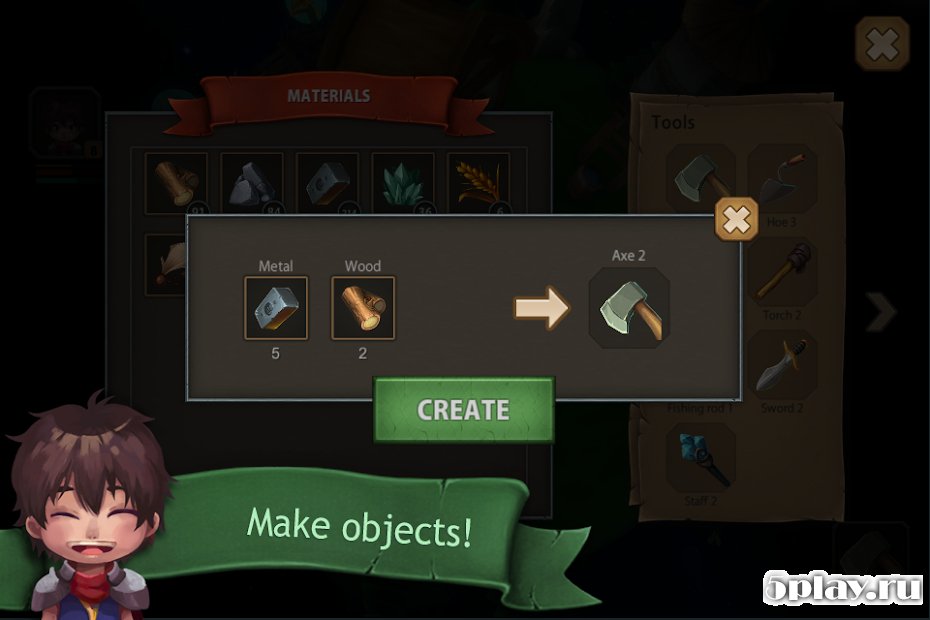Pick the Torch 2 tool
The width and height of the screenshot is (930, 620).
point(781,272)
